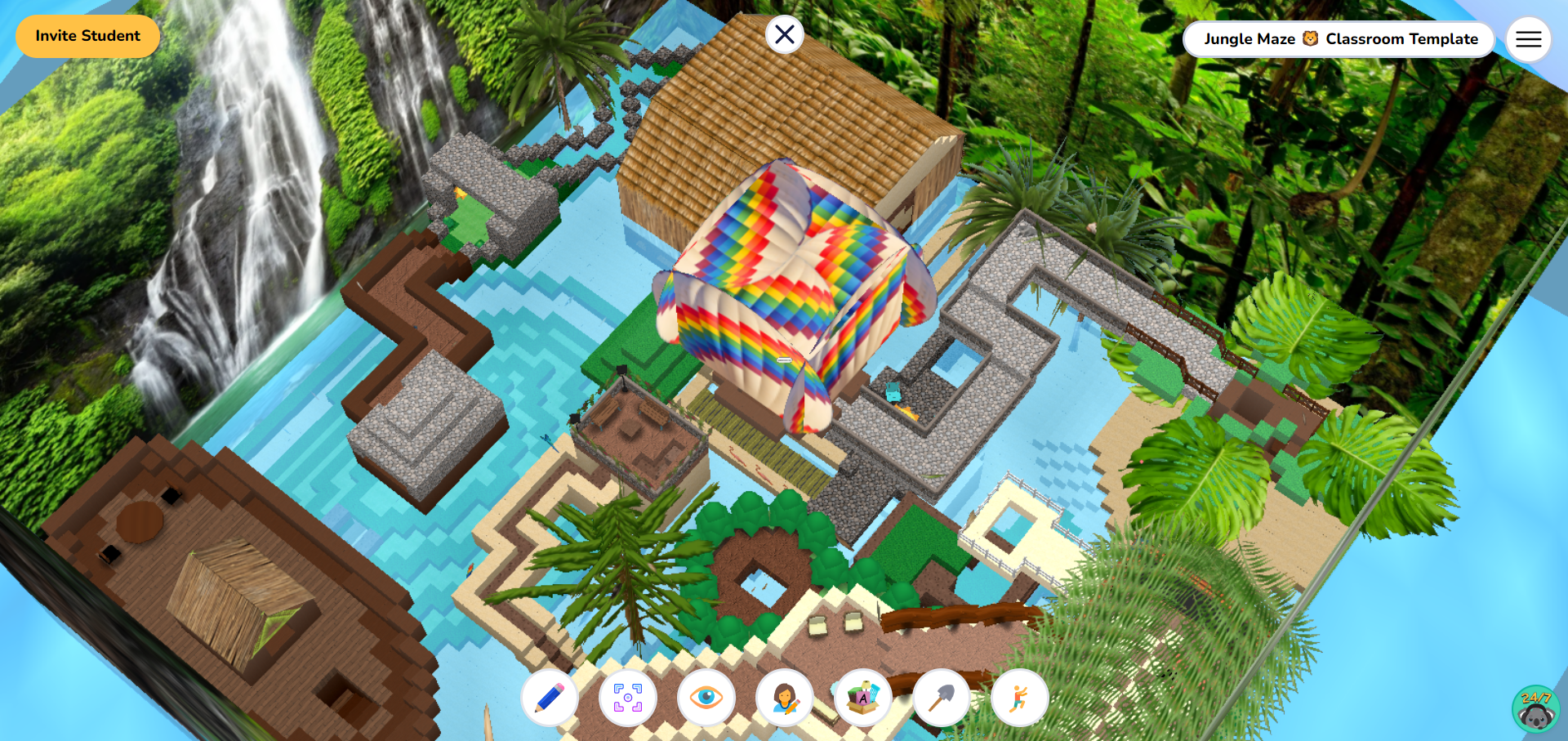Select the pencil editing tool
1568x741 pixels.
(x=549, y=698)
